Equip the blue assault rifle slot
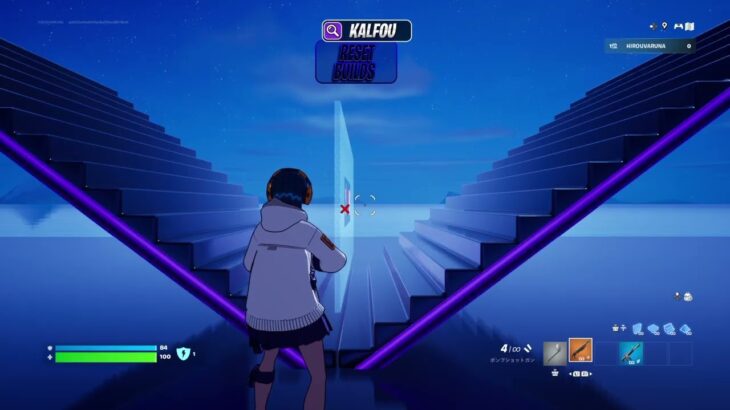This screenshot has width=730, height=410. (630, 353)
